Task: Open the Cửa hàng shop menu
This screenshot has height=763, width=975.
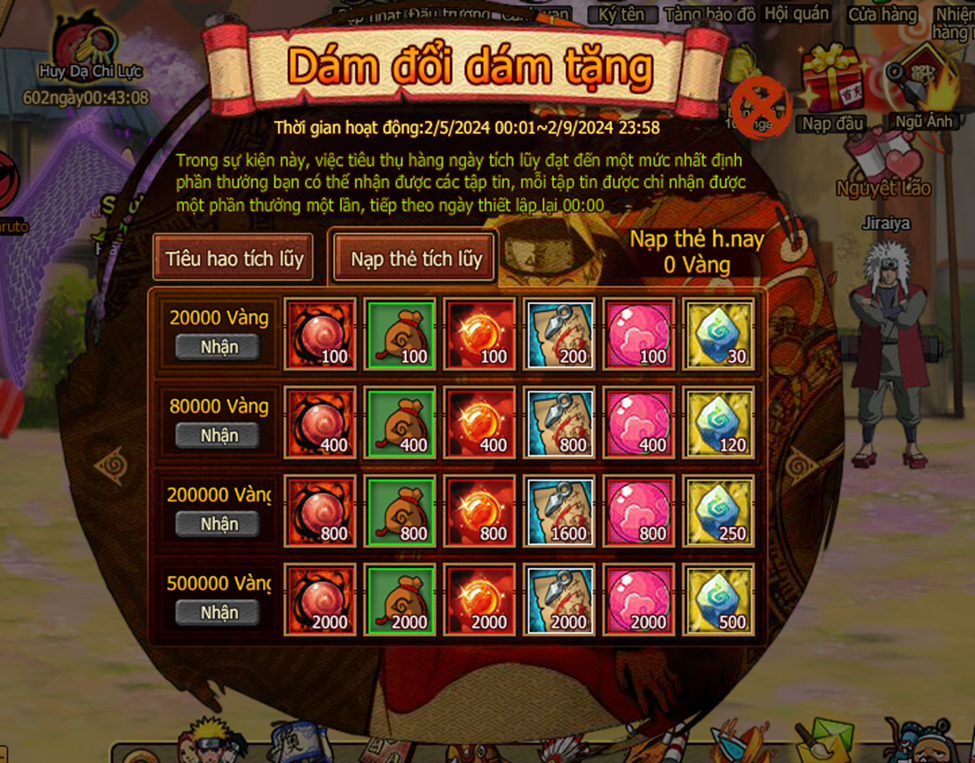Action: 882,14
